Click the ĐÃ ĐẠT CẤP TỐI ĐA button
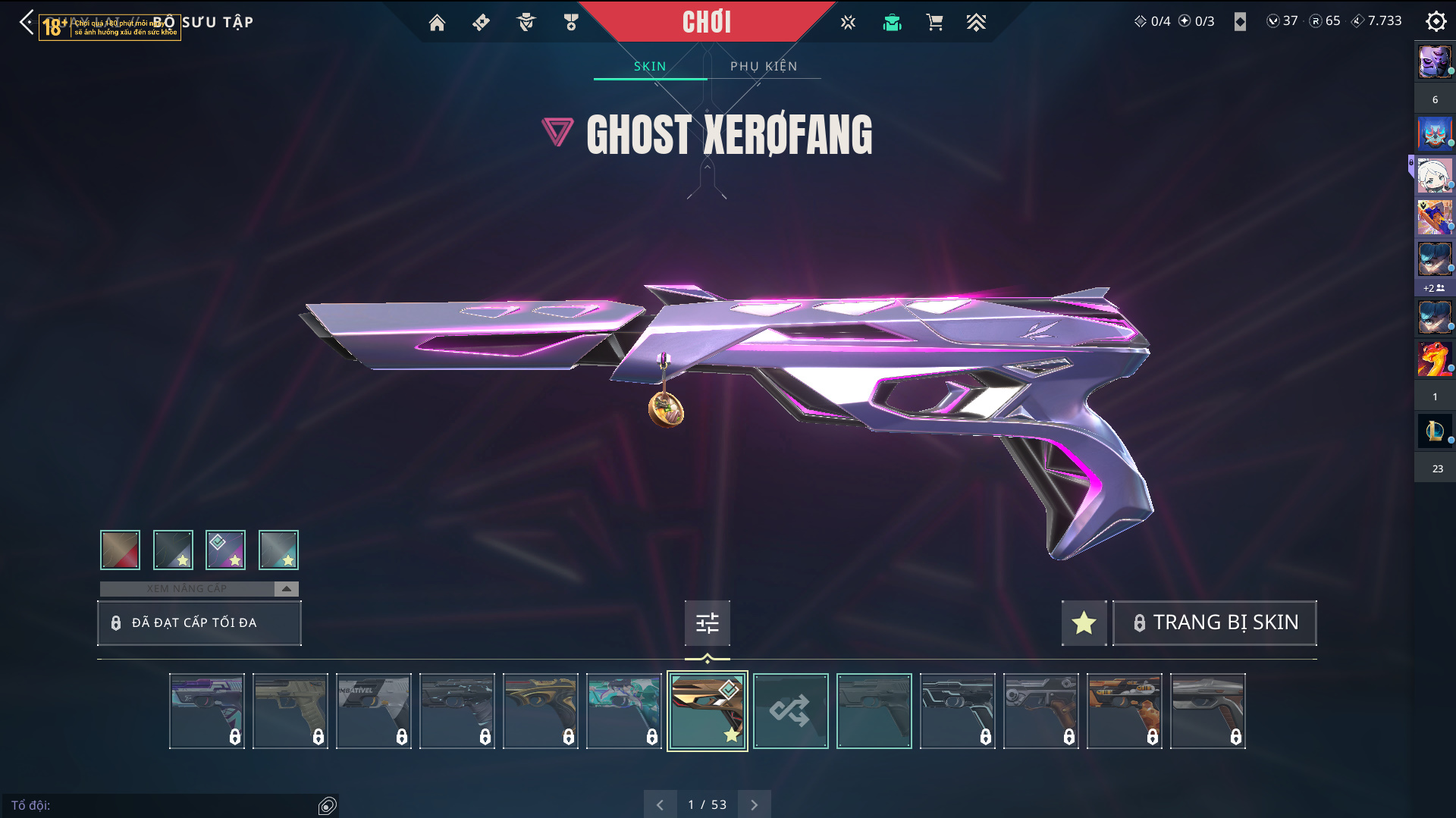 point(199,622)
